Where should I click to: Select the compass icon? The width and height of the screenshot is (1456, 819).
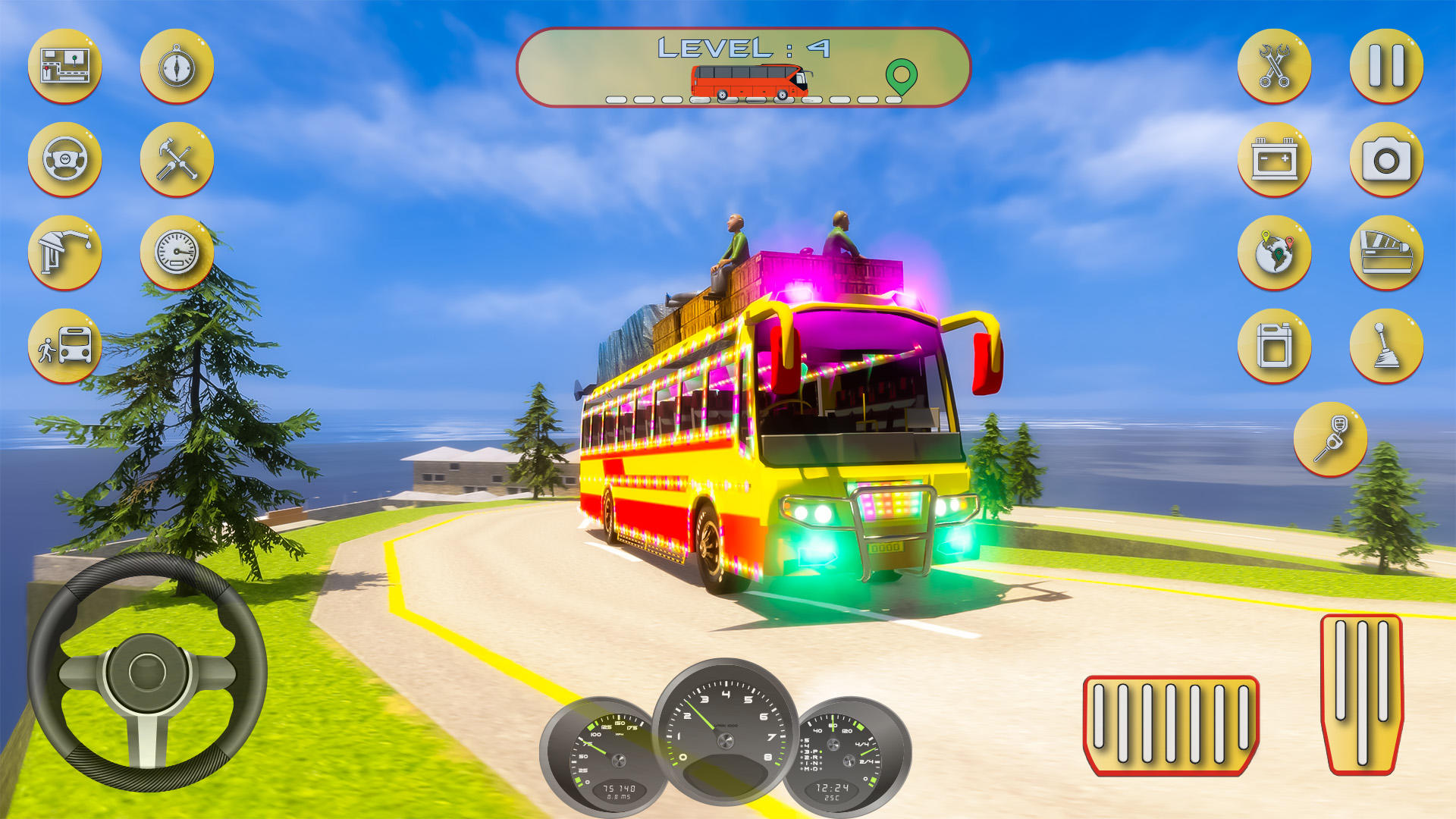coord(174,64)
